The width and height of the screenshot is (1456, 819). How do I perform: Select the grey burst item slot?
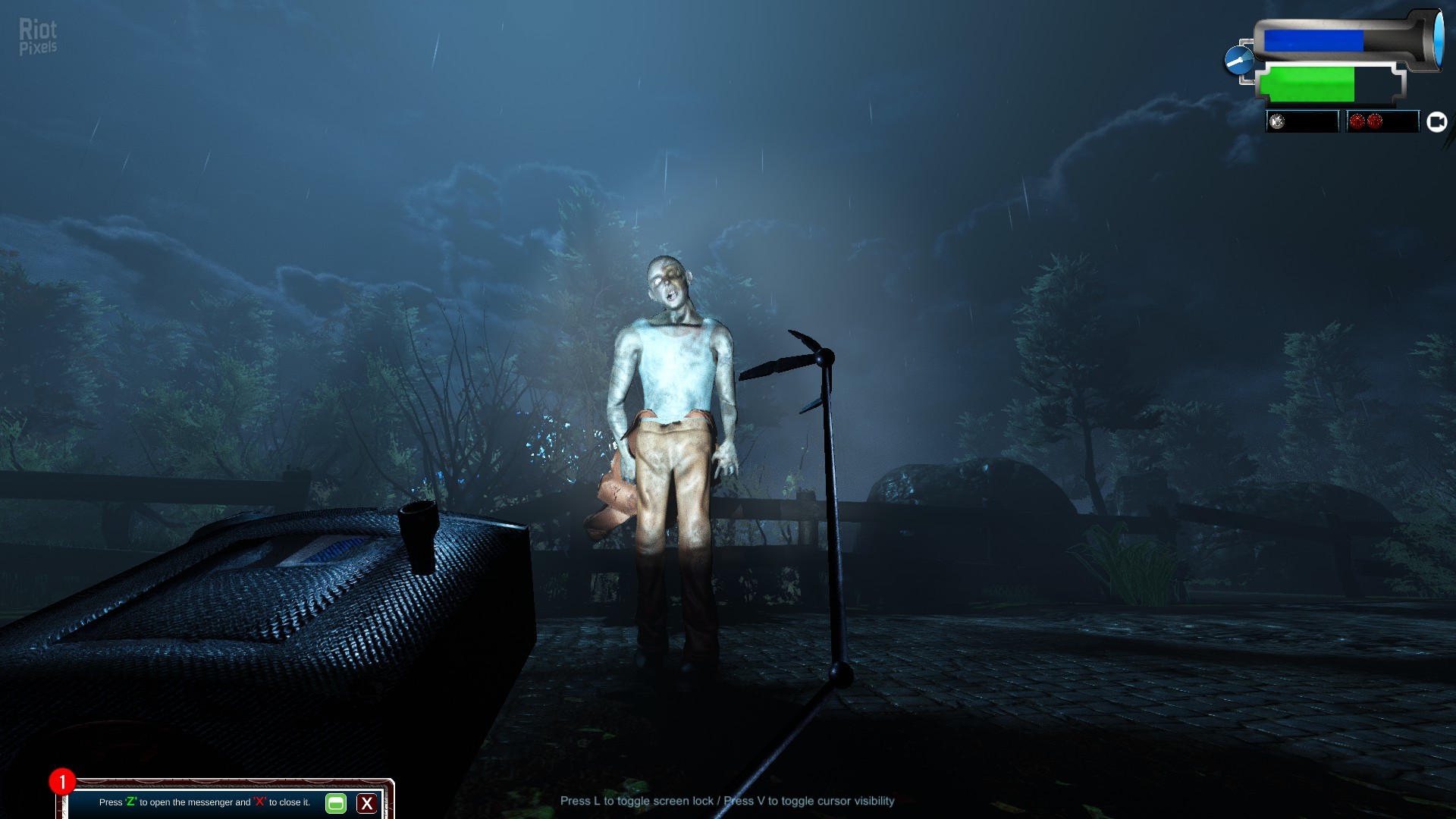1301,122
